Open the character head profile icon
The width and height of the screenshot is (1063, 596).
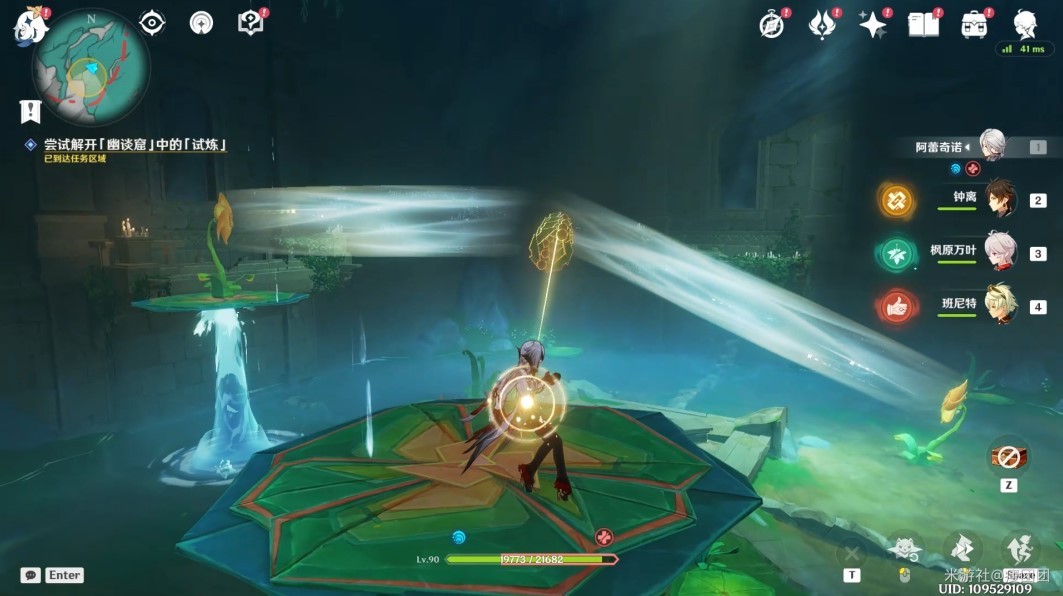click(1024, 24)
